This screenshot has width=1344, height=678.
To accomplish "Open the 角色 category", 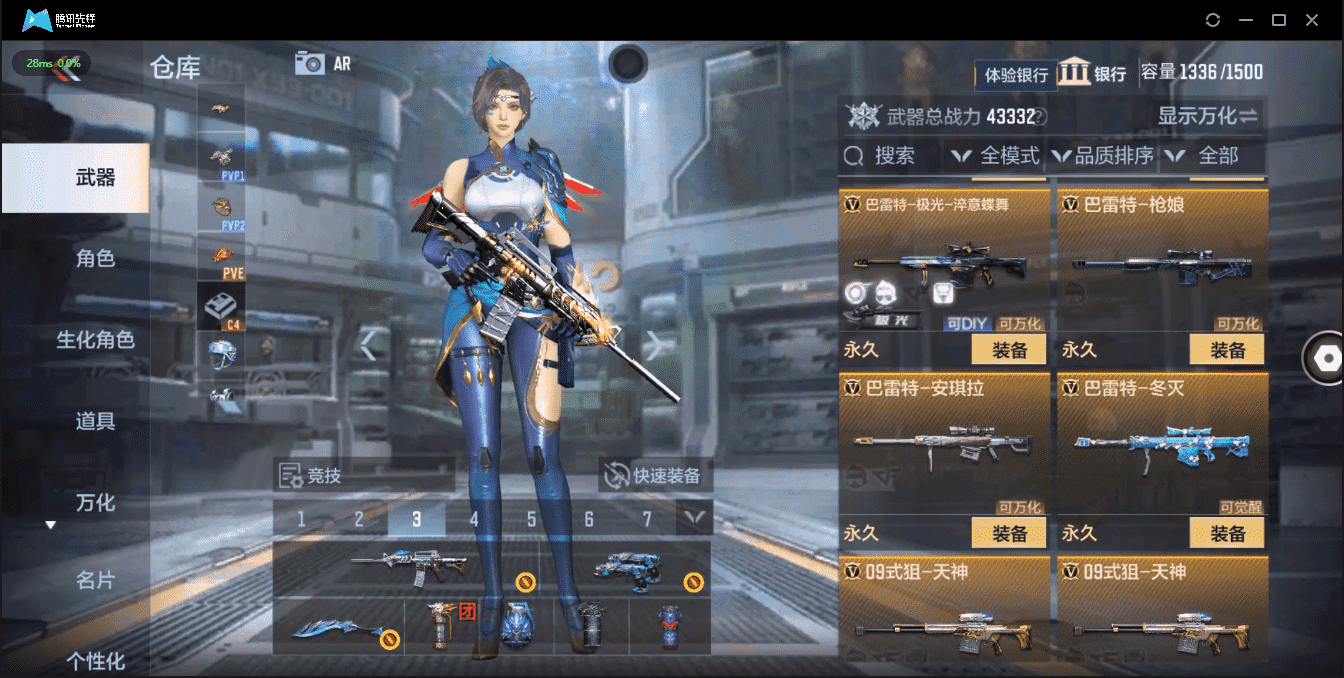I will 95,259.
